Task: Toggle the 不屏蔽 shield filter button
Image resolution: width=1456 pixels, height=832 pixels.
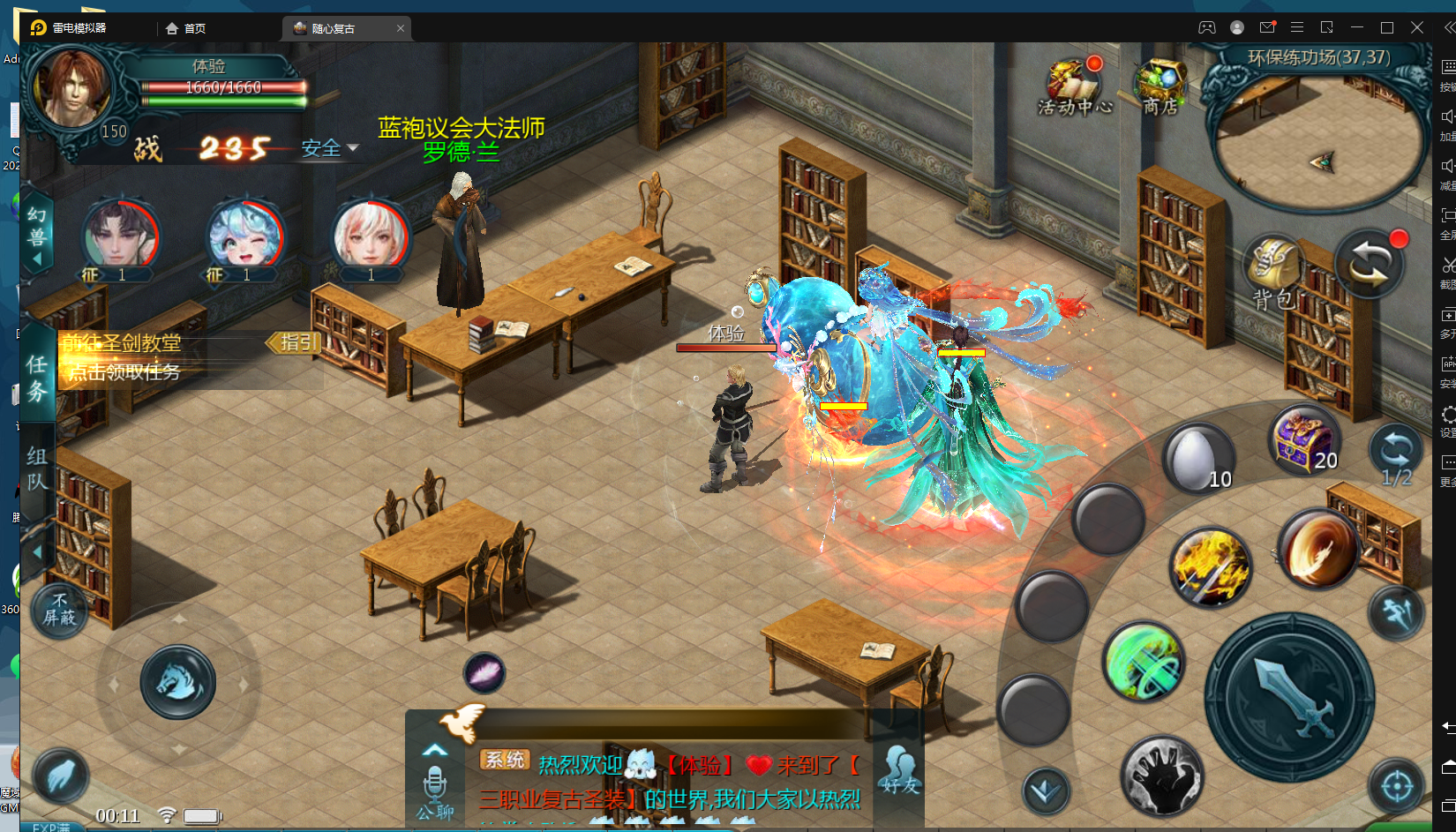Action: (60, 609)
